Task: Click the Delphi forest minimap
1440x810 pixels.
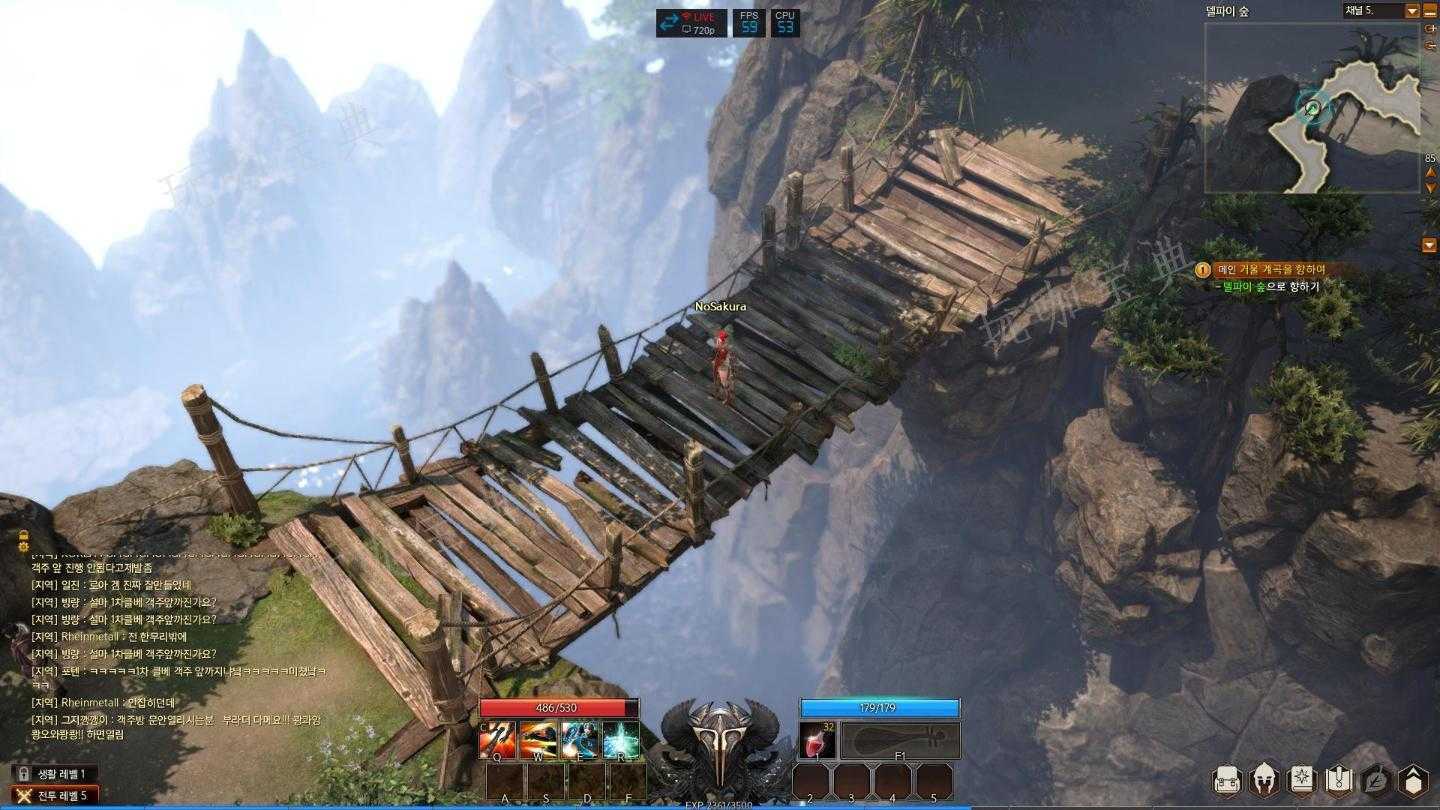Action: click(1312, 108)
